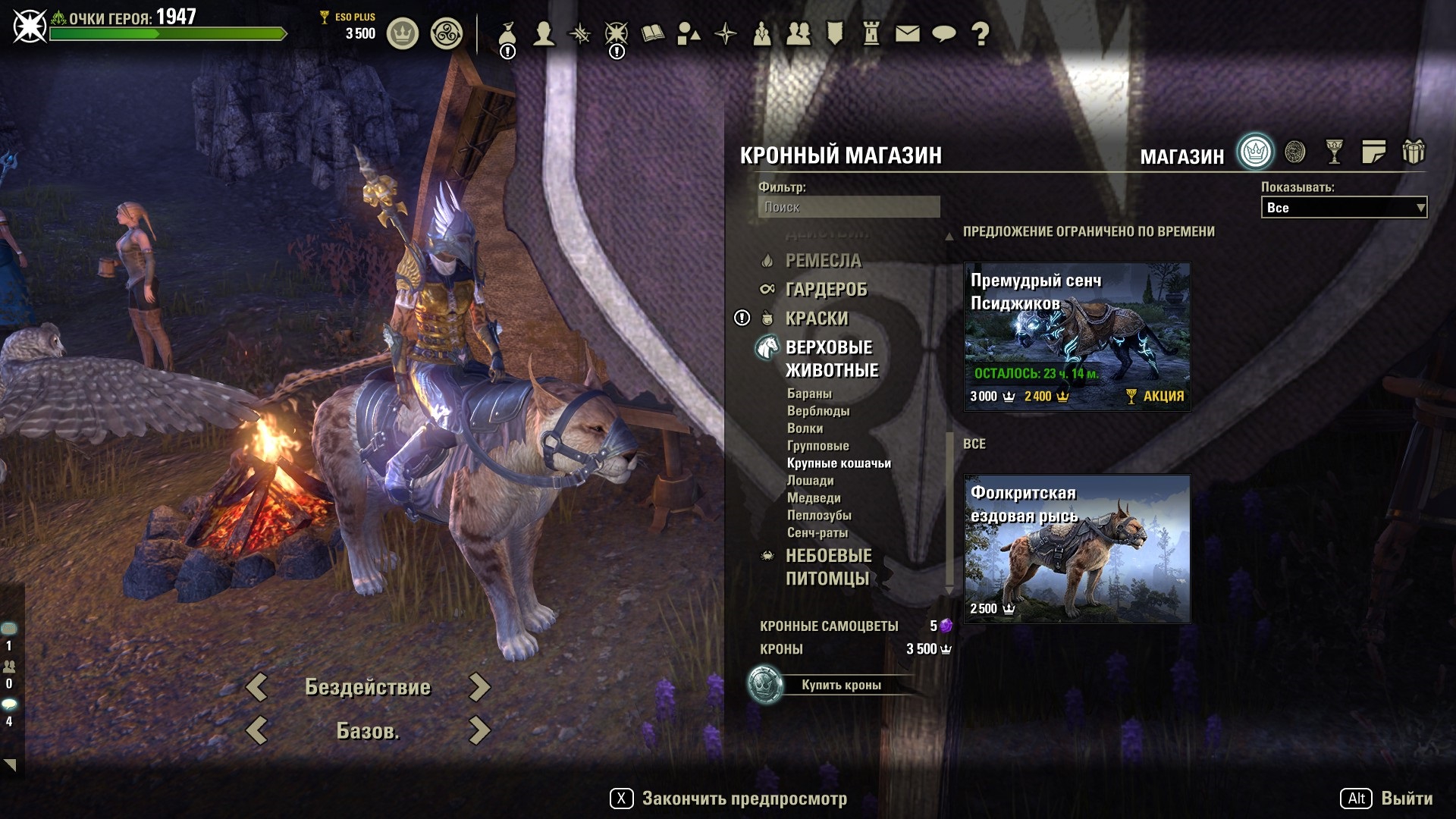
Task: Open the Гардероб shop category
Action: point(826,290)
